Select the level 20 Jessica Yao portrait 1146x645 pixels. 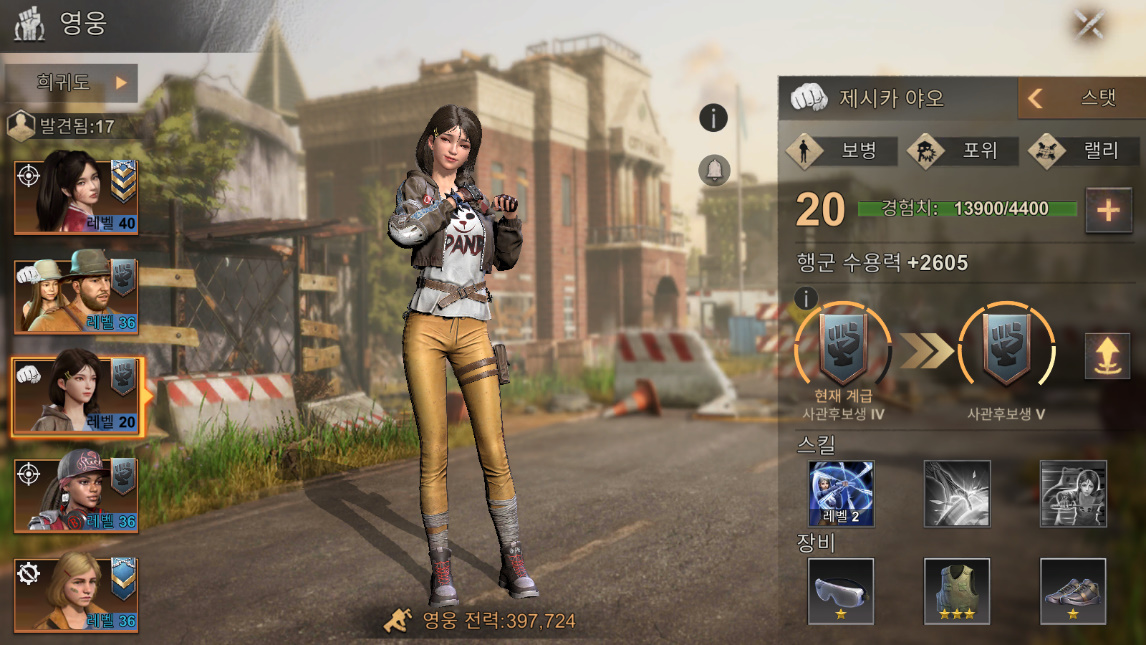pos(77,397)
